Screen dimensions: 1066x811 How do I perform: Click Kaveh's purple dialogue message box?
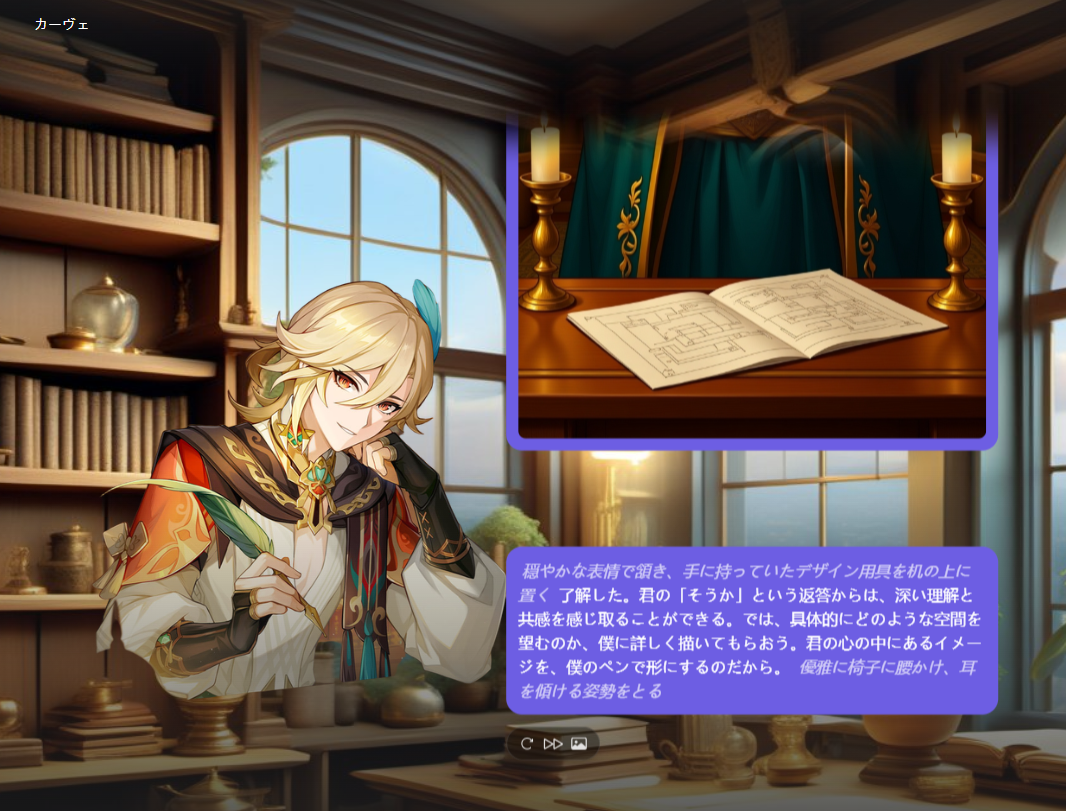[752, 630]
